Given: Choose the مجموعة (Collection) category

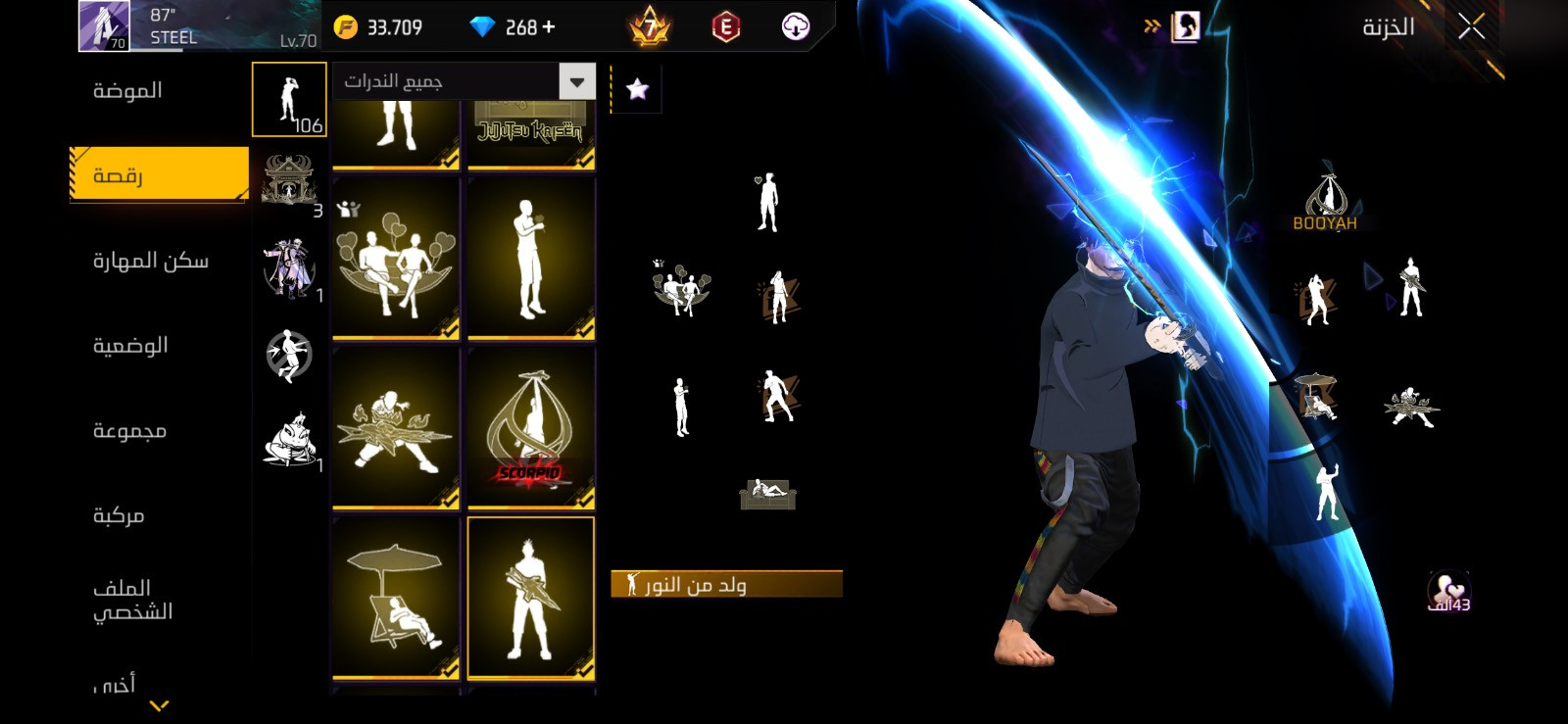Looking at the screenshot, I should 129,431.
